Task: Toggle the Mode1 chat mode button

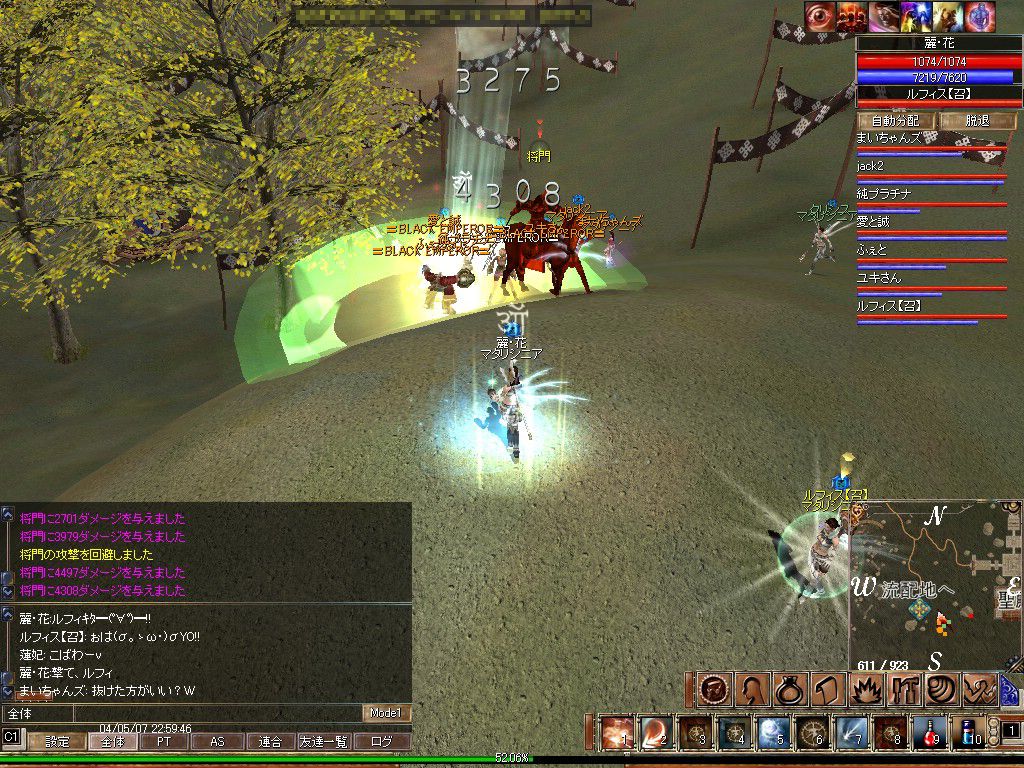Action: point(385,713)
